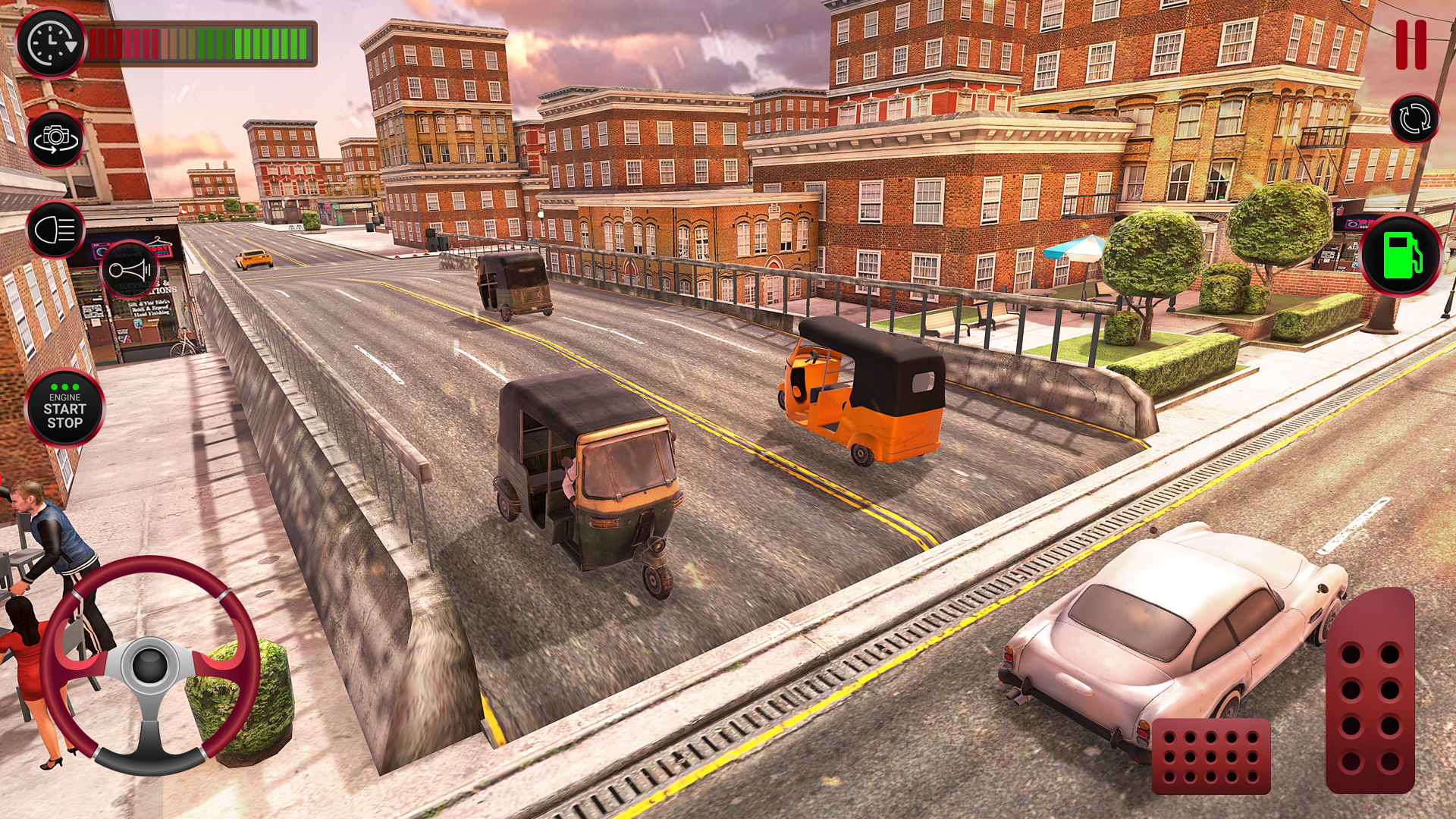Click the clock timer icon
Image resolution: width=1456 pixels, height=819 pixels.
coord(51,43)
